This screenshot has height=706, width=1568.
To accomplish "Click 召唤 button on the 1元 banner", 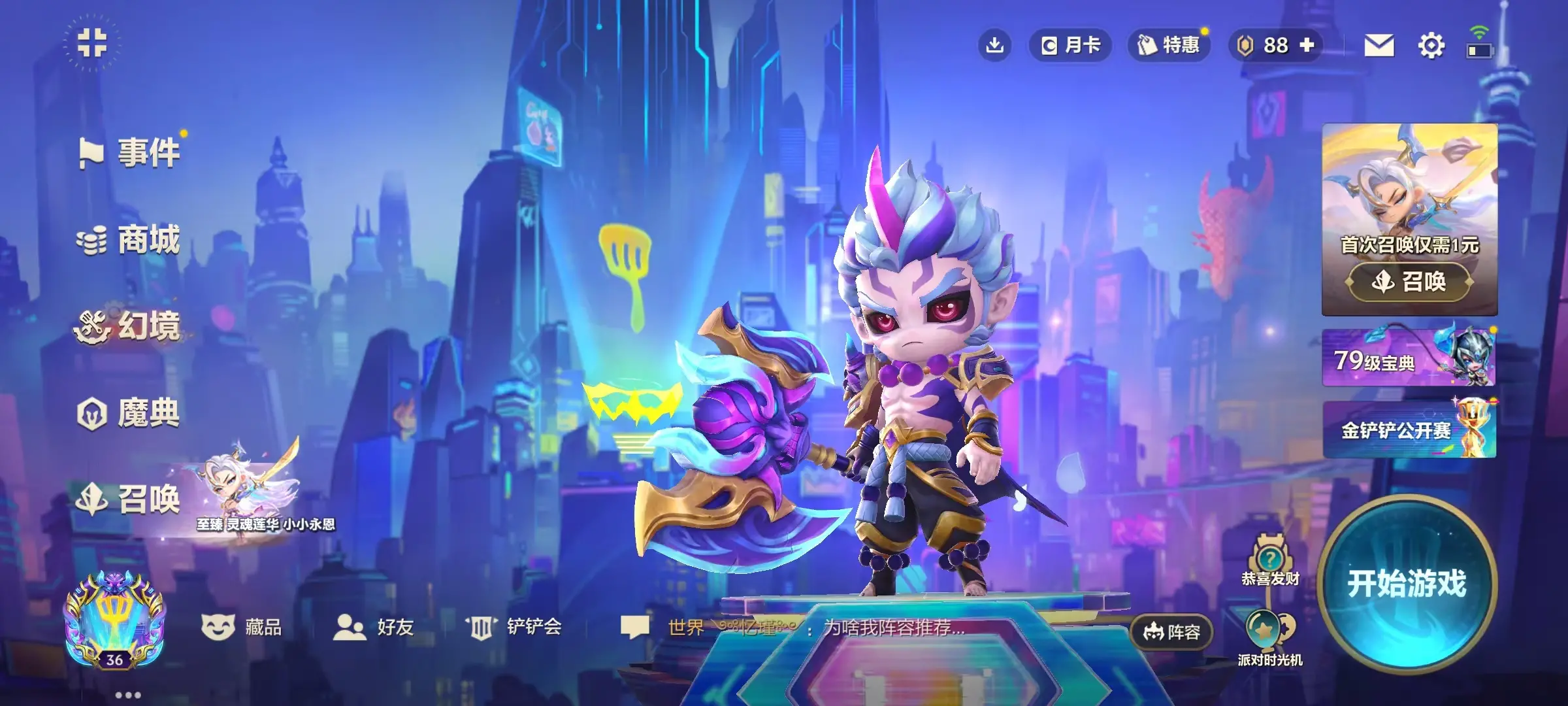I will [x=1410, y=282].
